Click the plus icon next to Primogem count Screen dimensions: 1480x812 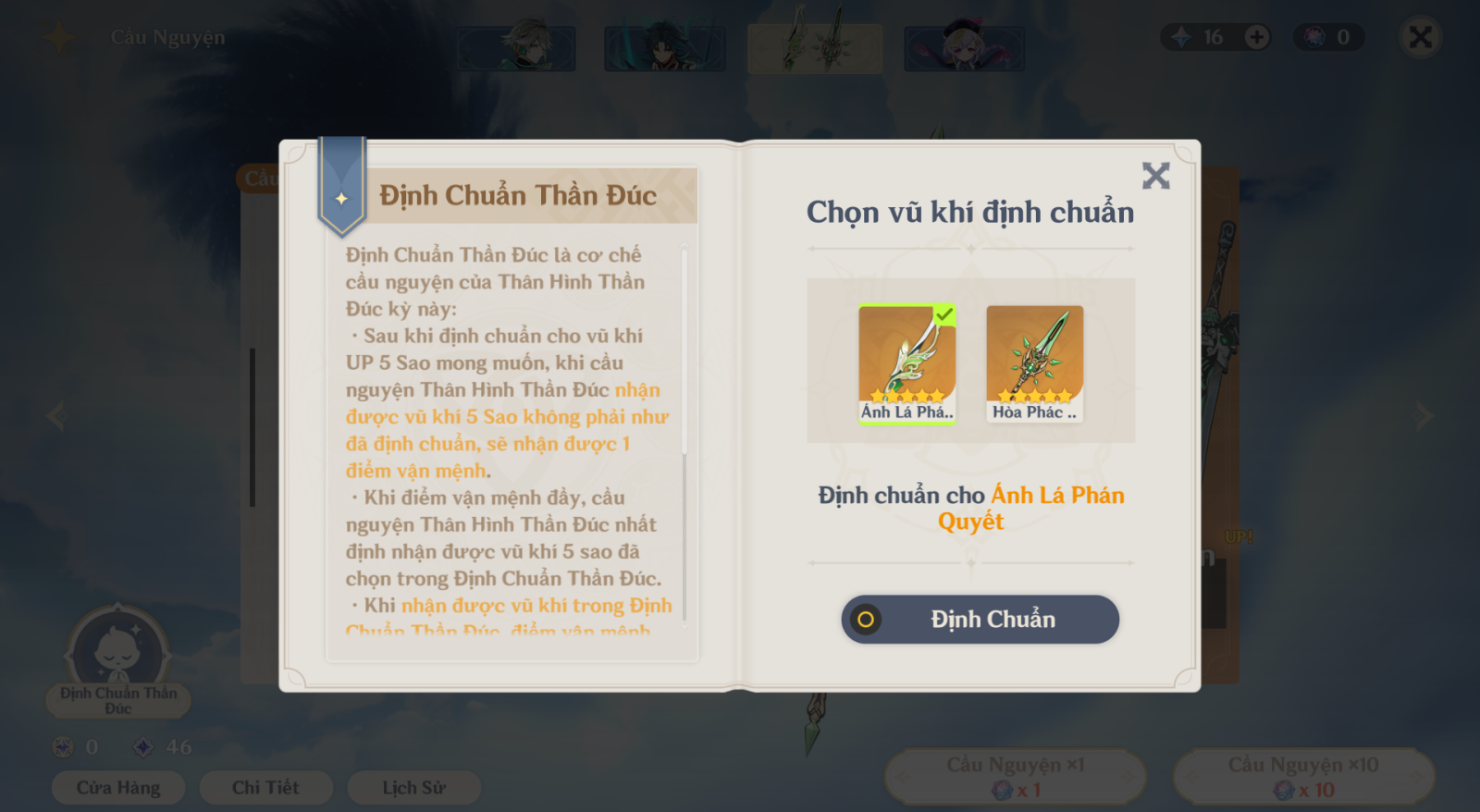click(x=1255, y=37)
